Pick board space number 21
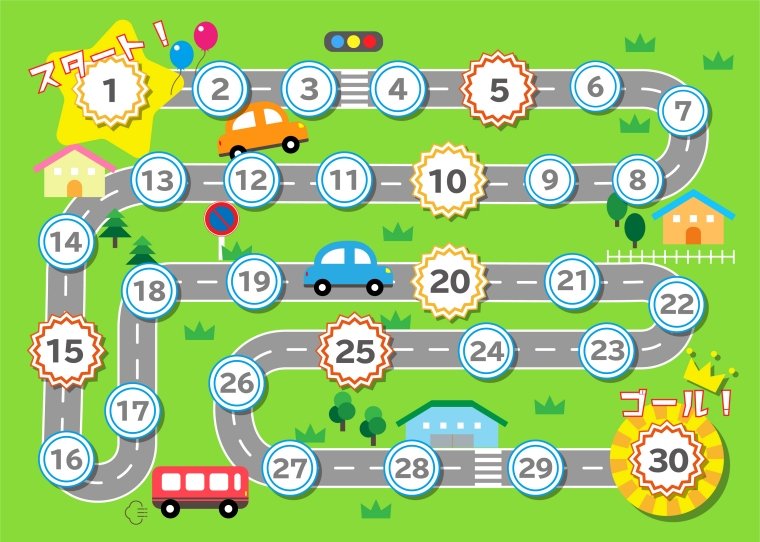 572,280
